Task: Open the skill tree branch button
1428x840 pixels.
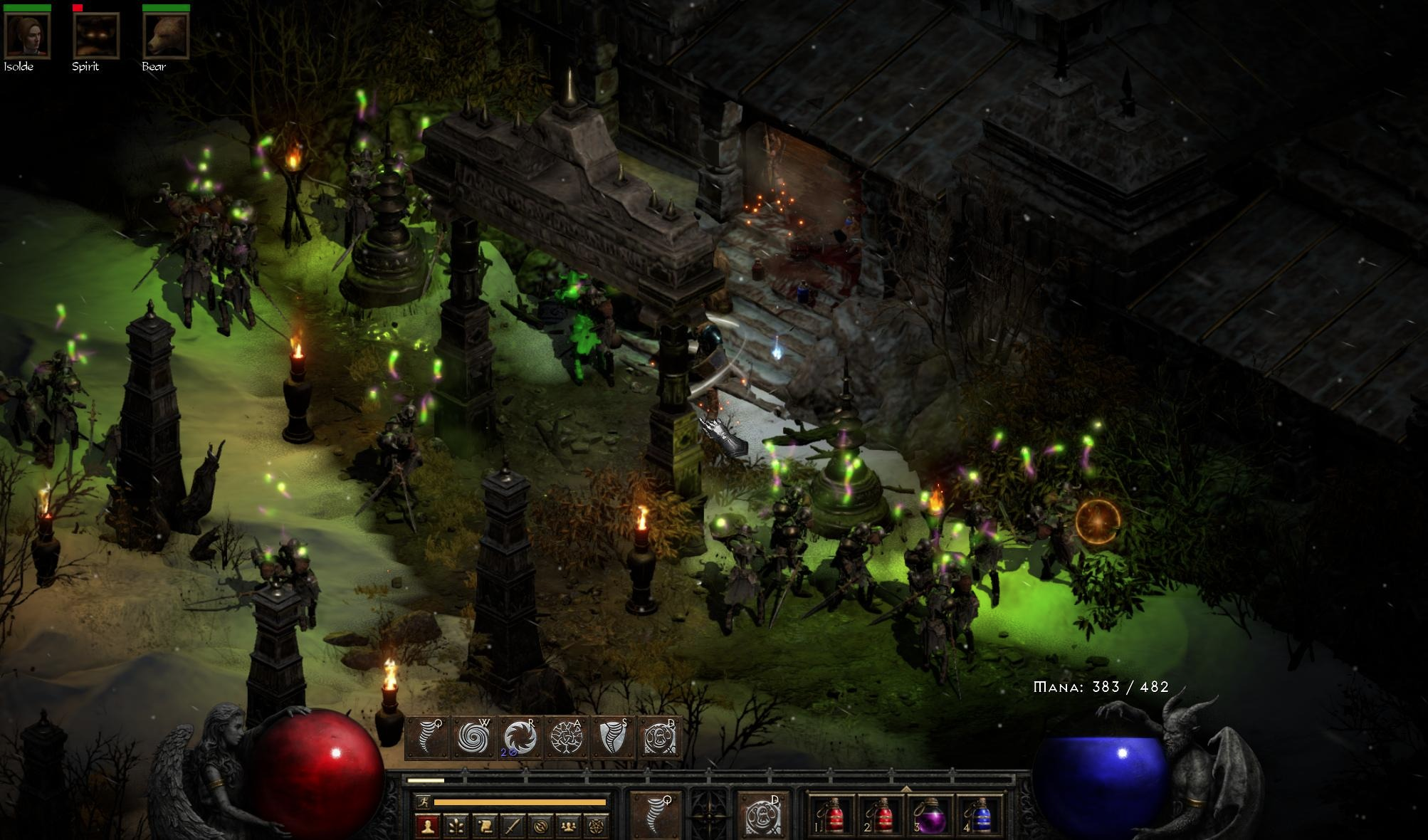Action: click(456, 826)
